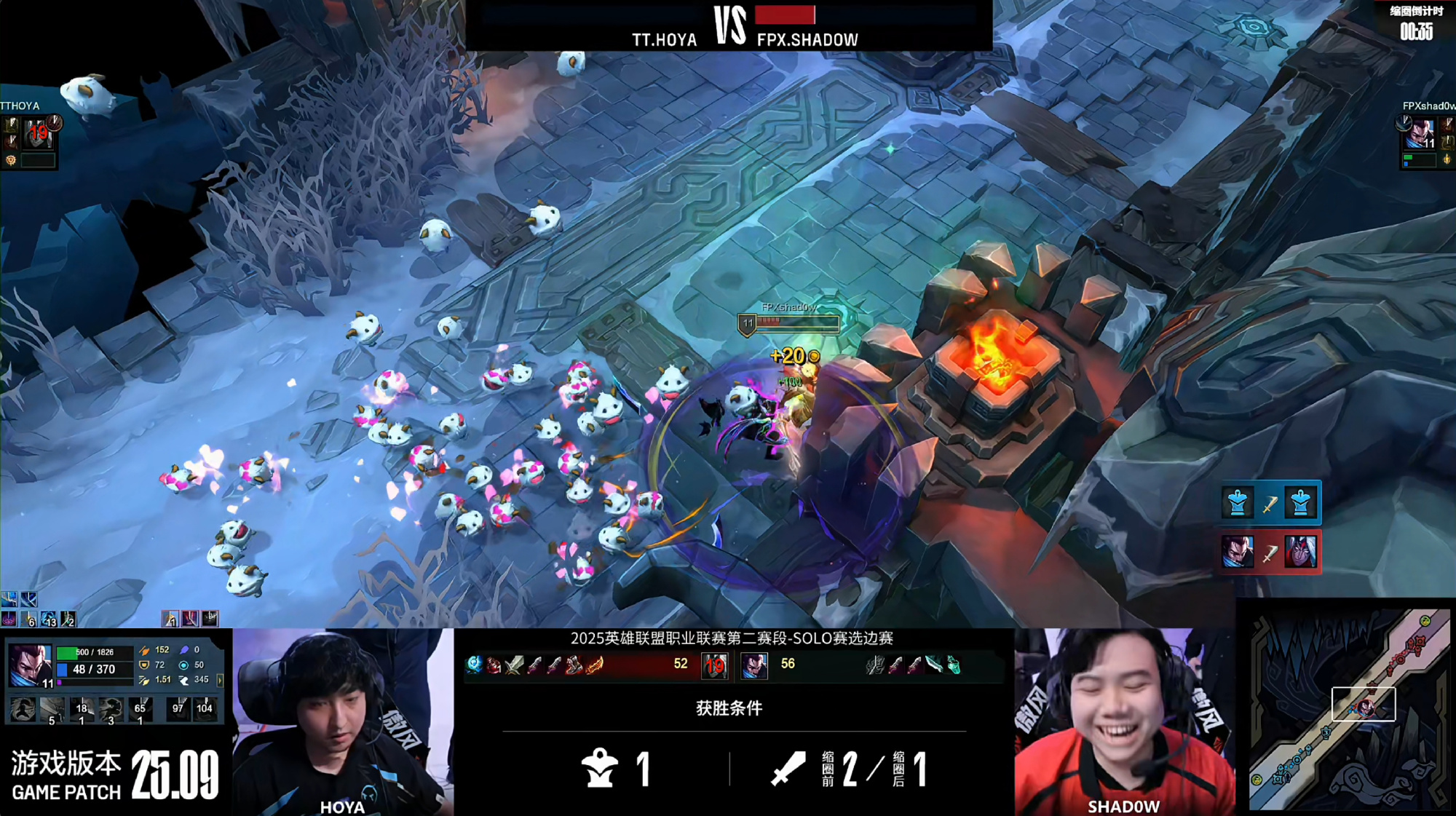1456x816 pixels.
Task: Click the Varus portrait in red kill feed
Action: coord(1300,552)
